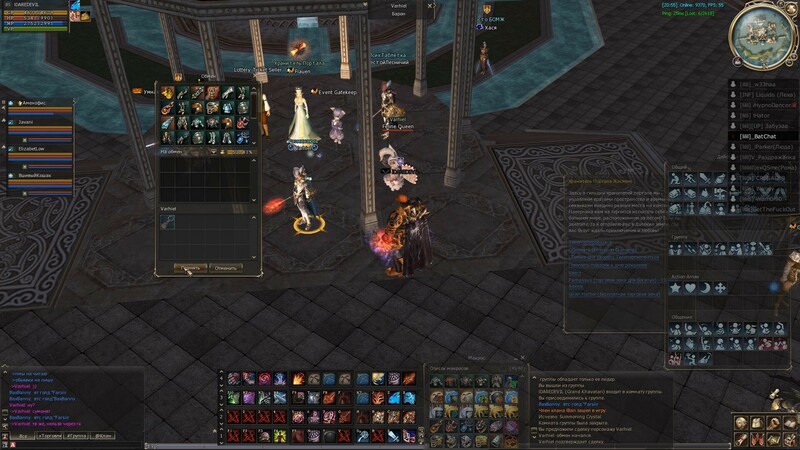Click the heart icon in actions panel
Image resolution: width=800 pixels, height=450 pixels.
pos(691,288)
